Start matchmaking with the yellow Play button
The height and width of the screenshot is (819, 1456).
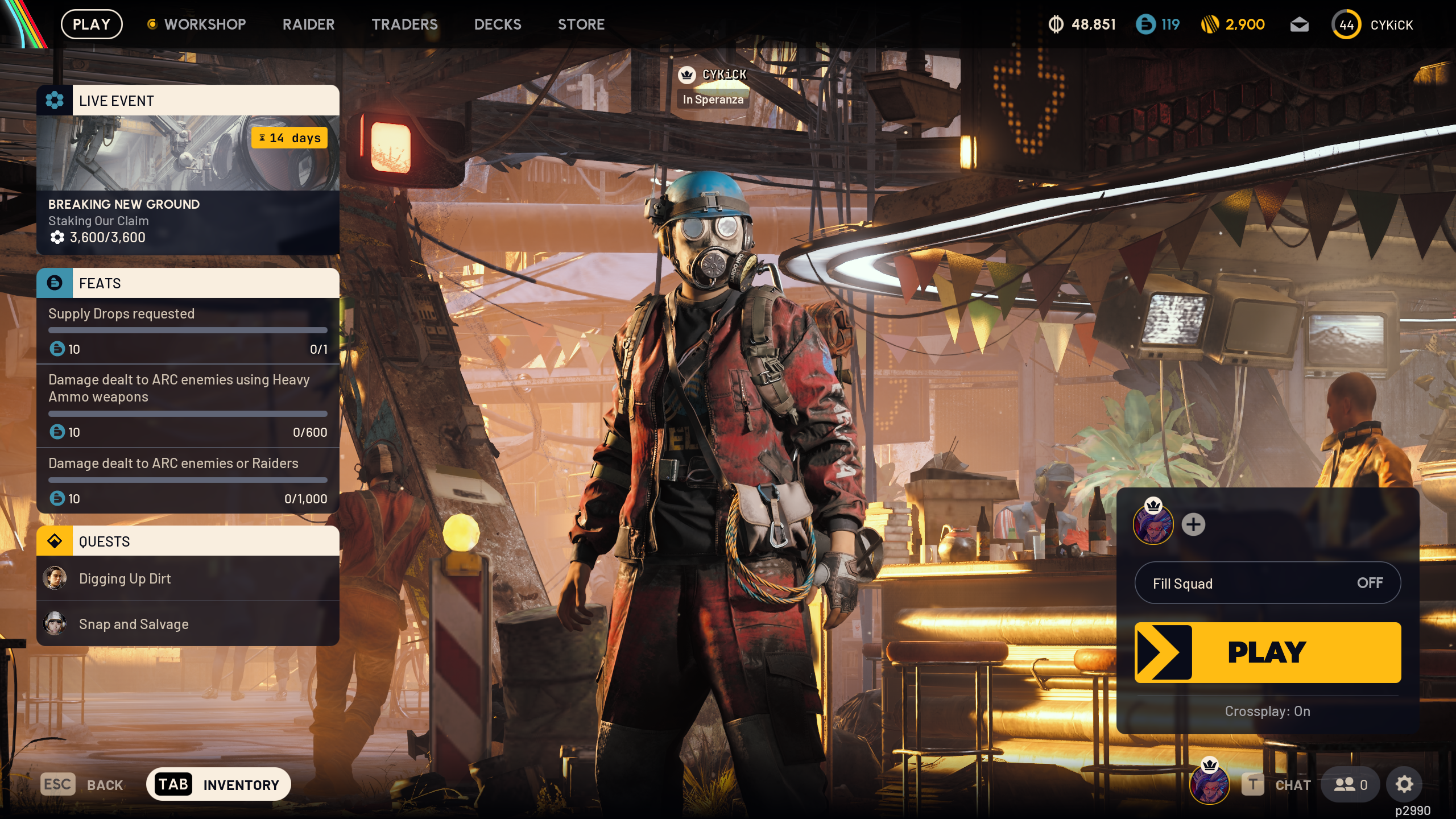point(1267,652)
